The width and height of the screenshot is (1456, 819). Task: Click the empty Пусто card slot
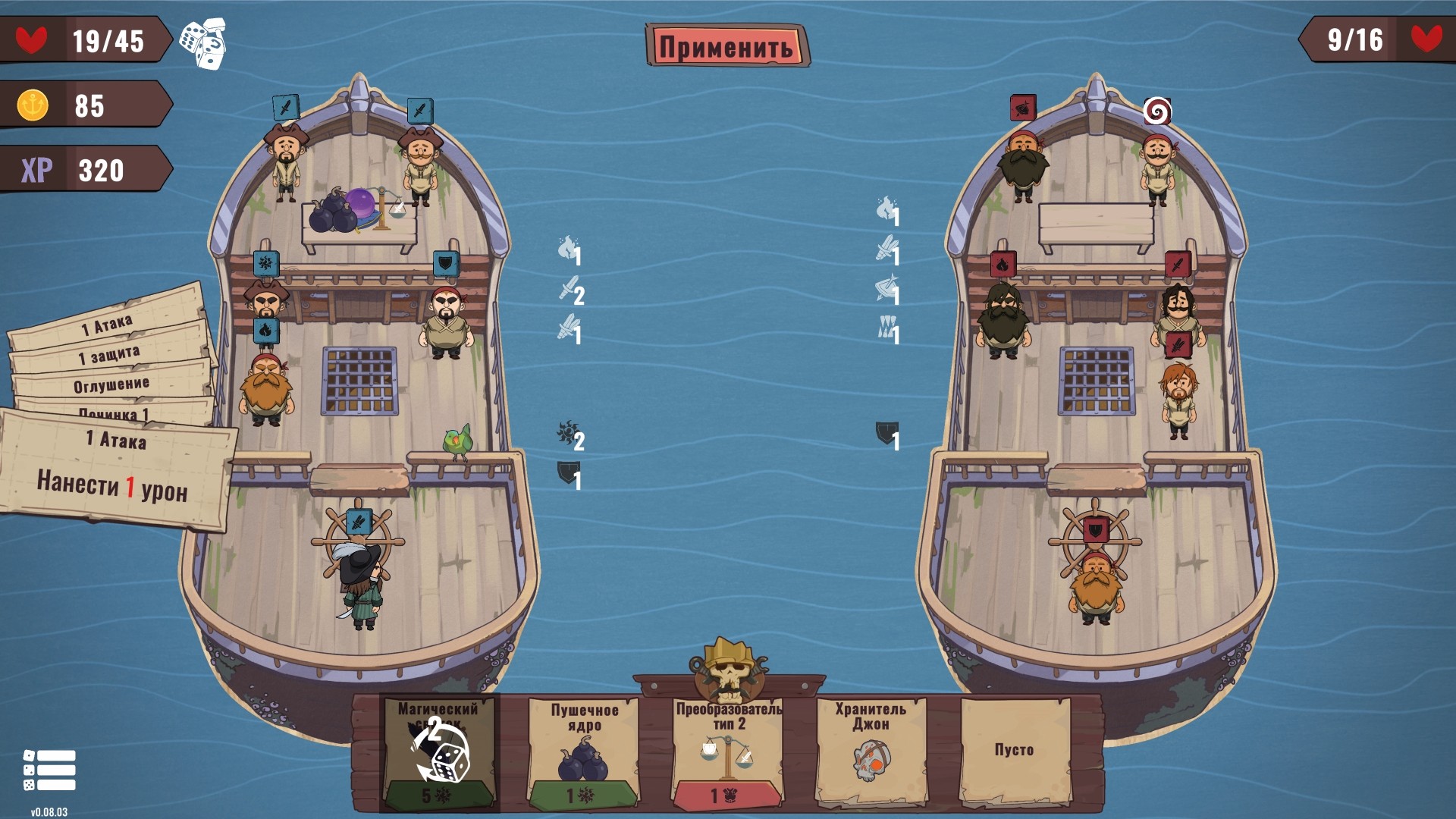coord(1014,751)
